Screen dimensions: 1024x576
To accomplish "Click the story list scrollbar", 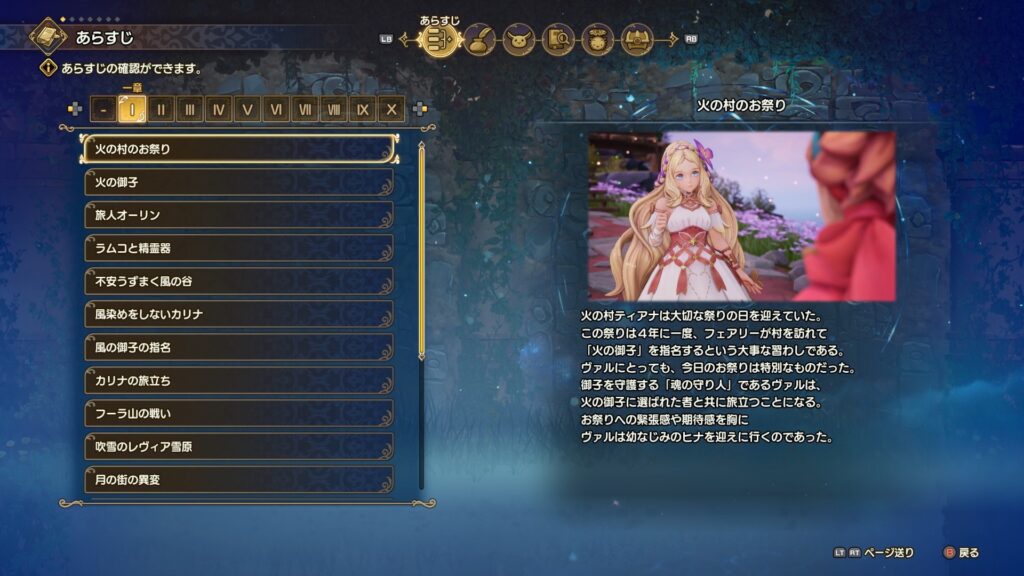I will pyautogui.click(x=421, y=250).
